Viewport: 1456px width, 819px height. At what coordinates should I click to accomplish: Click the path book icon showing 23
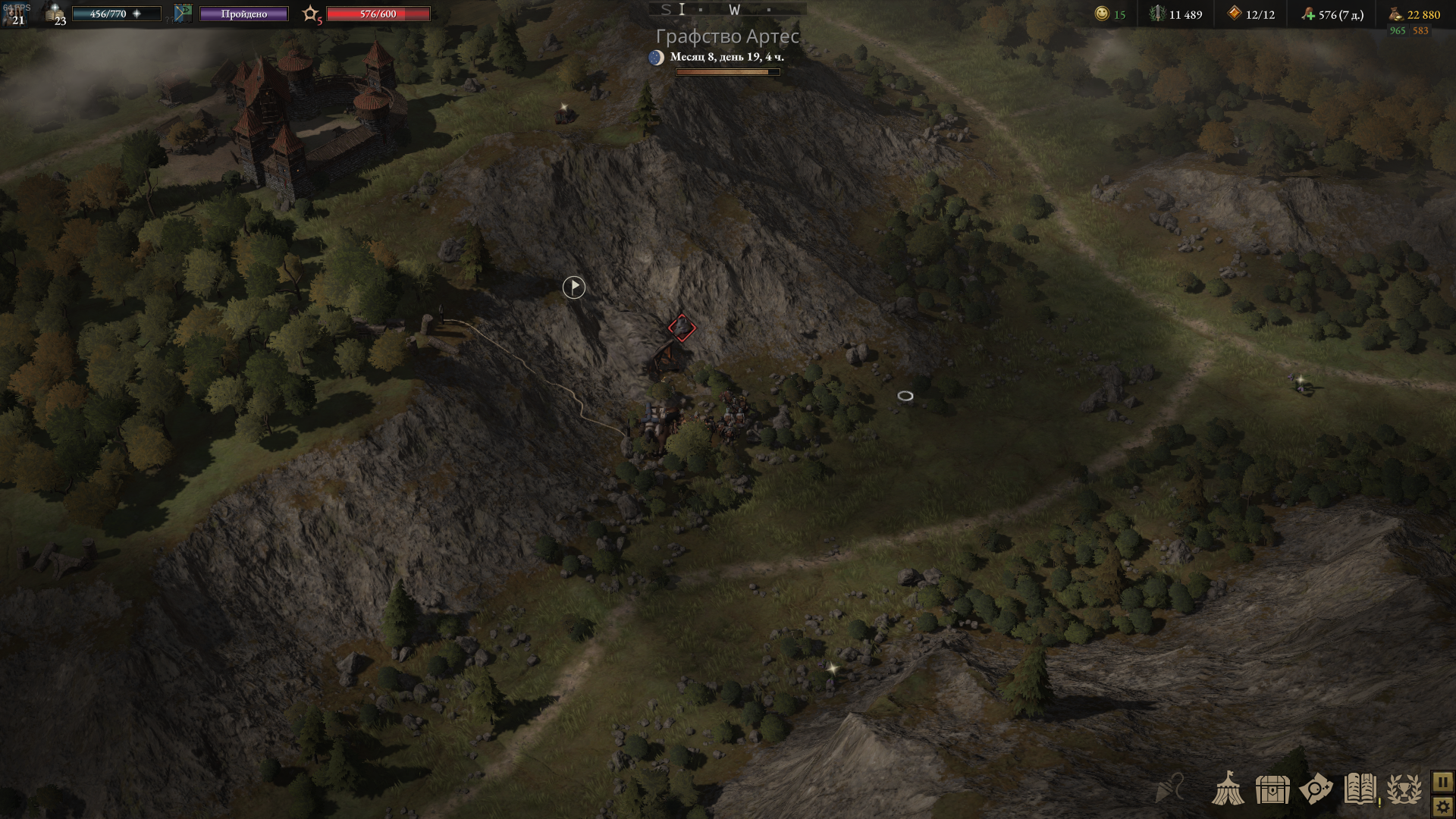[x=52, y=13]
